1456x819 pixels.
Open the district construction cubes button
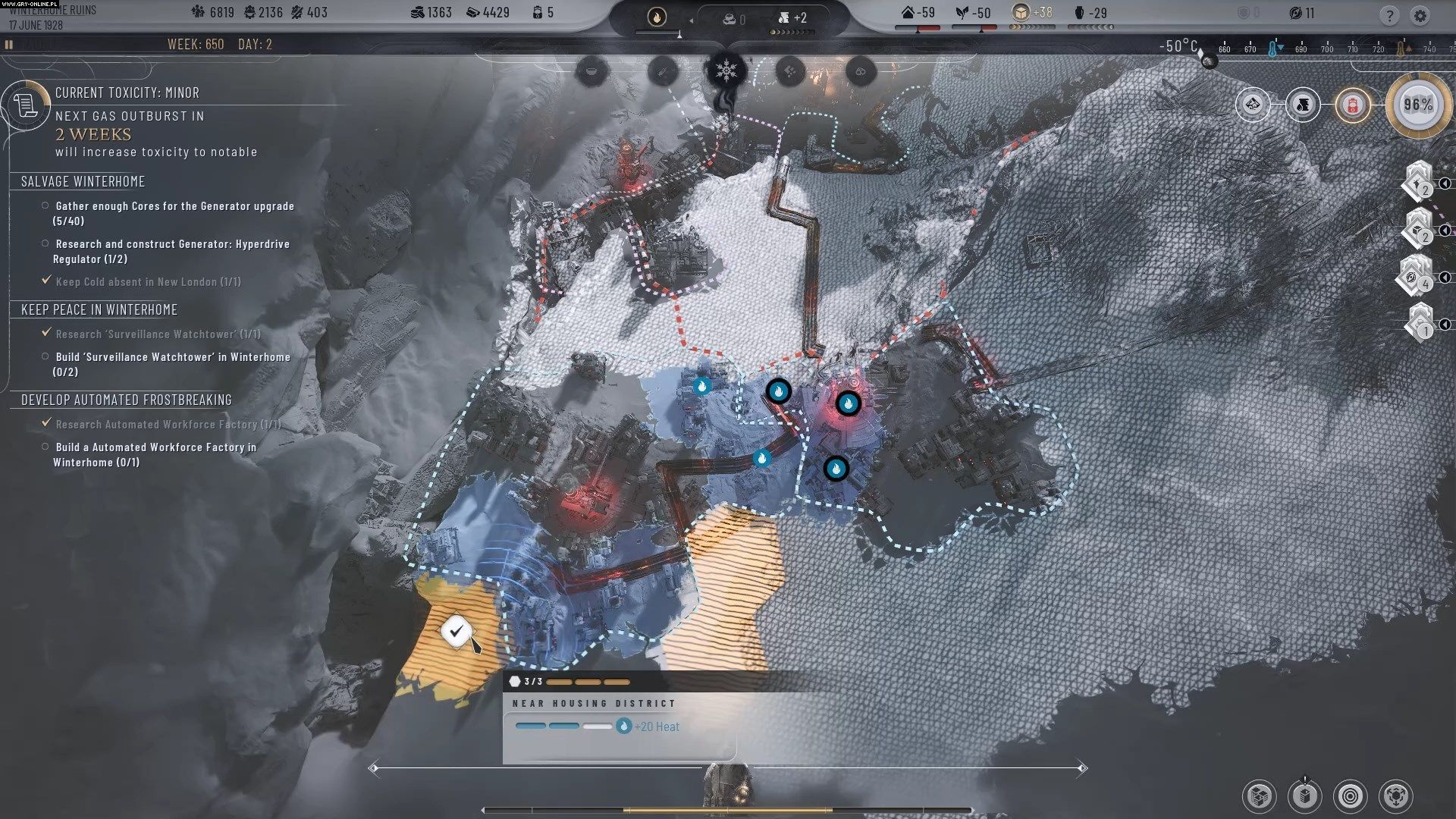pos(1259,796)
